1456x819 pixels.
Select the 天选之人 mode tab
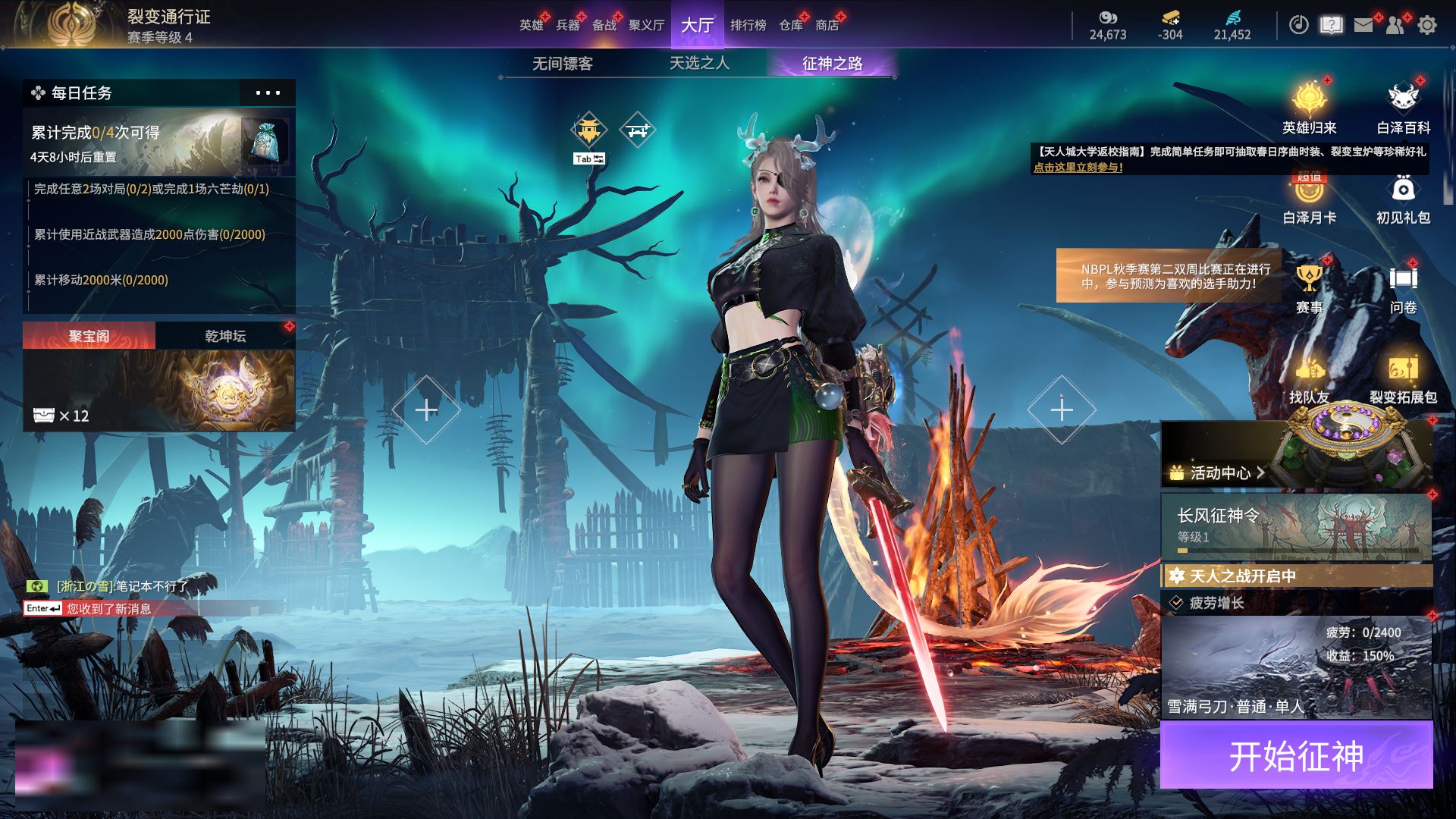point(699,64)
